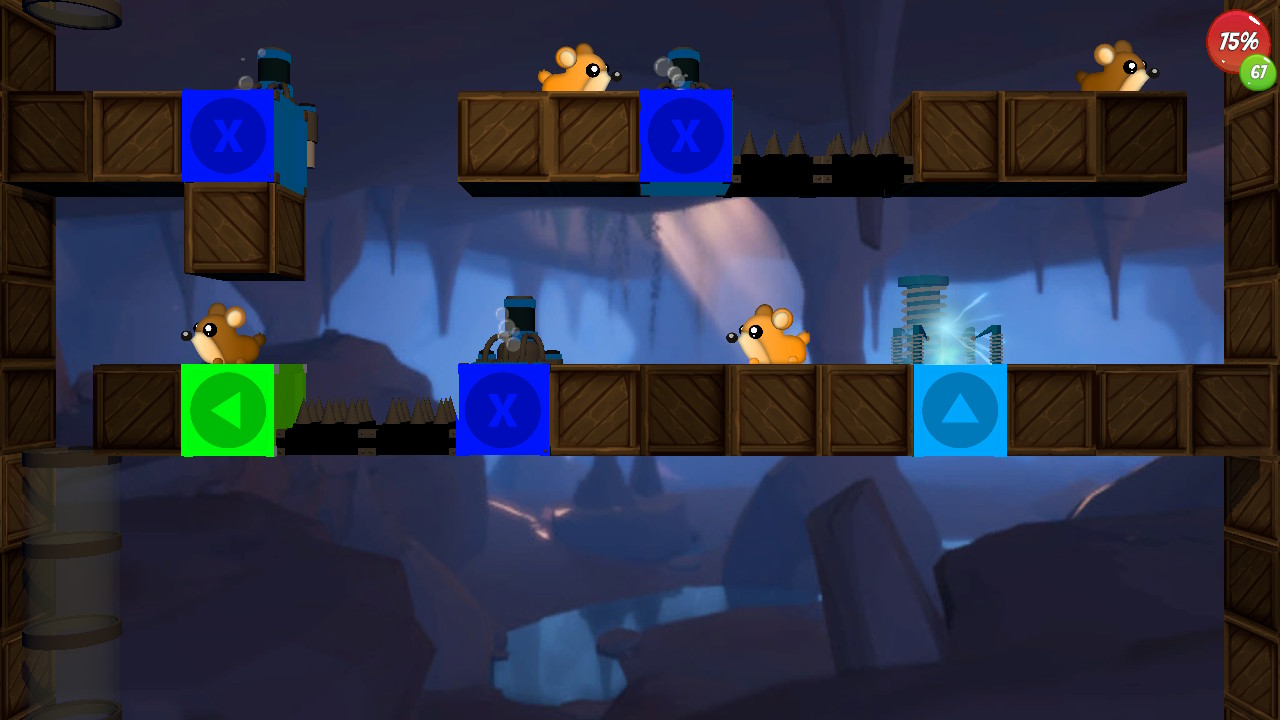Click the mouse in the top-right corner
Screen dimensions: 1280x720
click(1114, 65)
